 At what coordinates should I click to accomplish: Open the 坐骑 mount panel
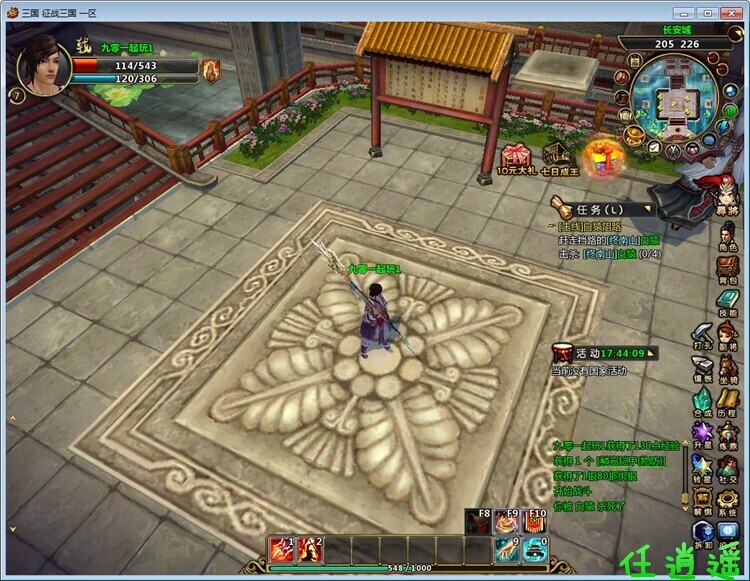[727, 367]
